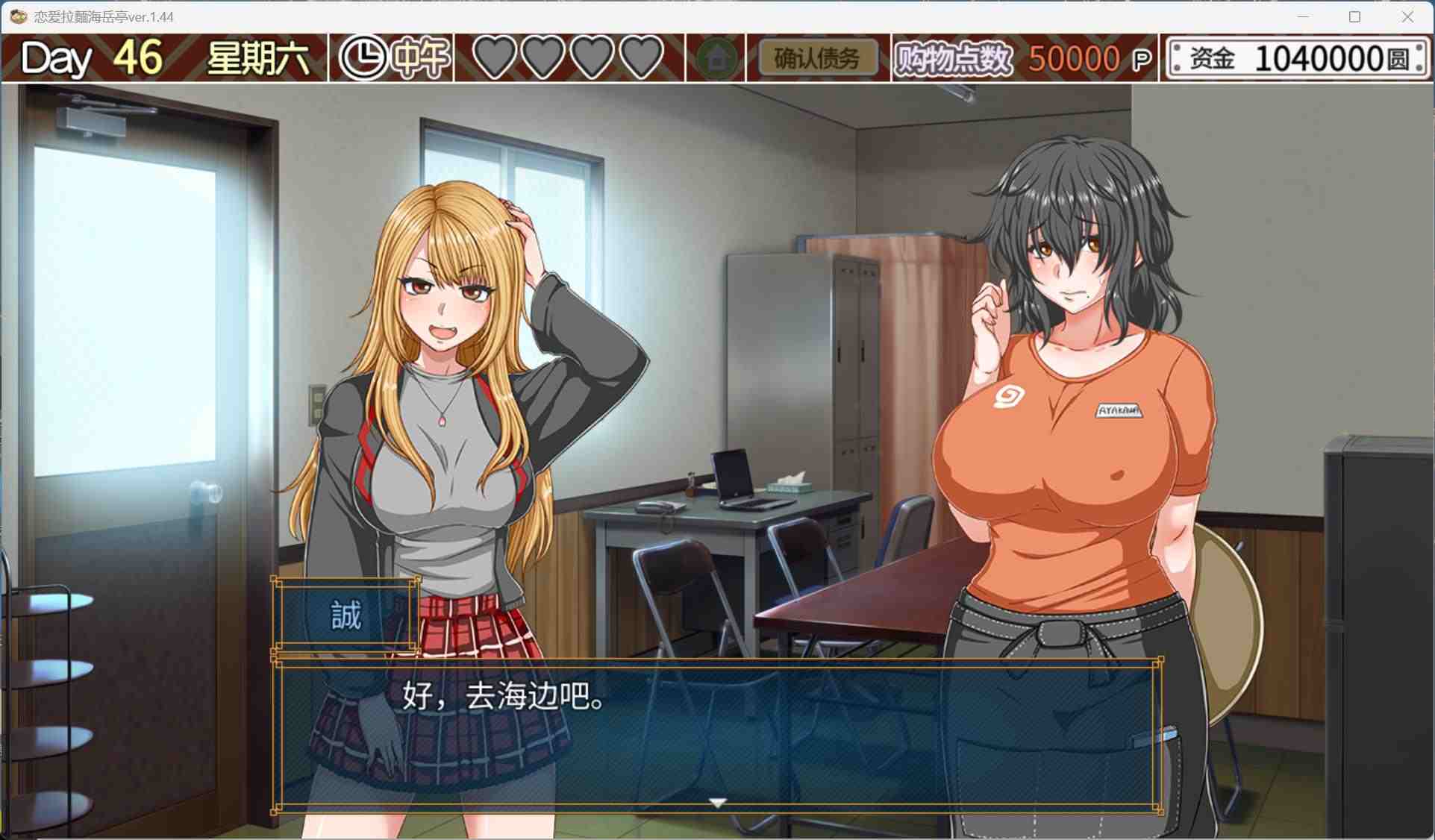Click the clock icon showing 中午

[x=363, y=56]
